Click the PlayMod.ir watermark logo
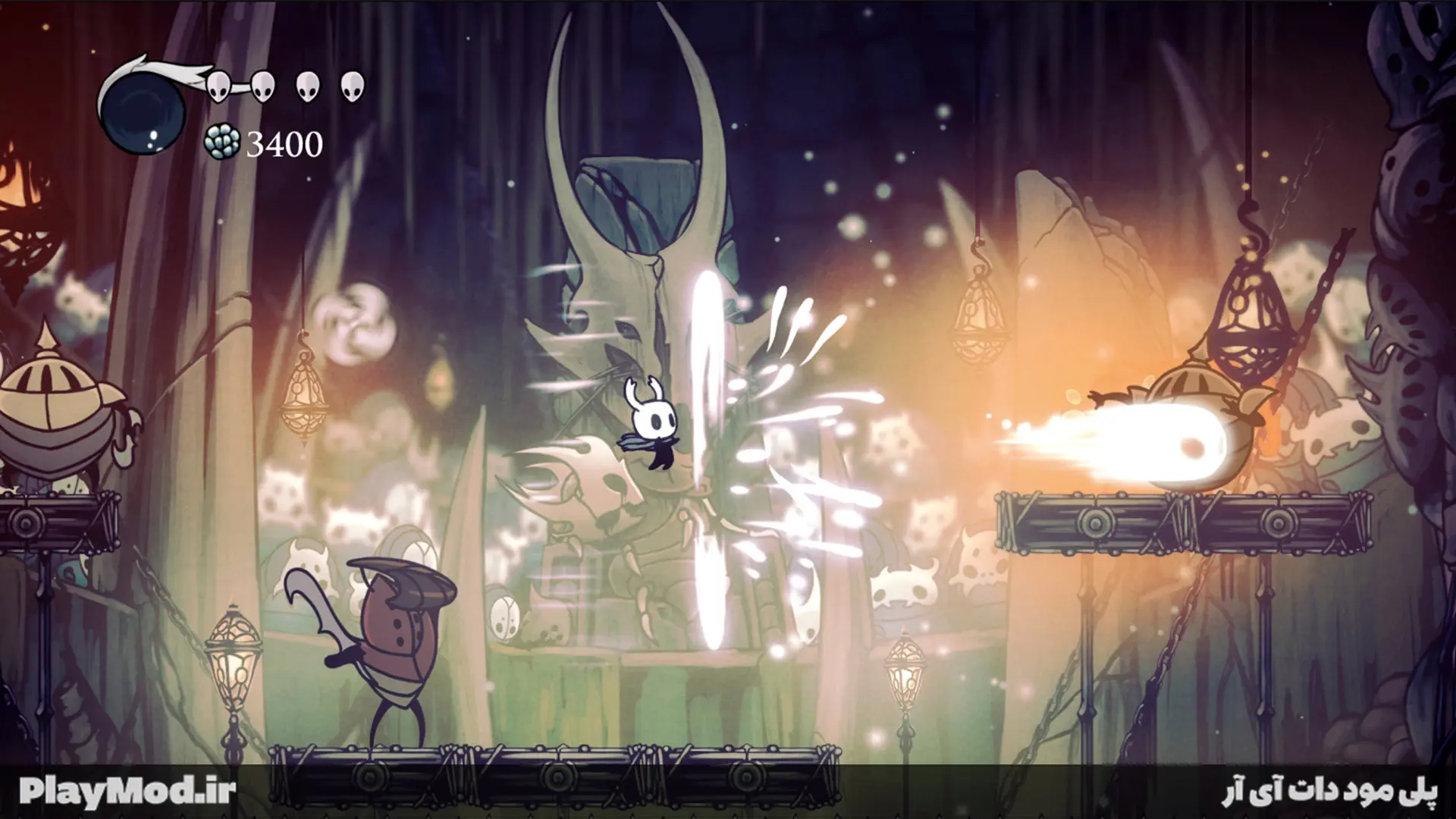1456x819 pixels. tap(127, 791)
